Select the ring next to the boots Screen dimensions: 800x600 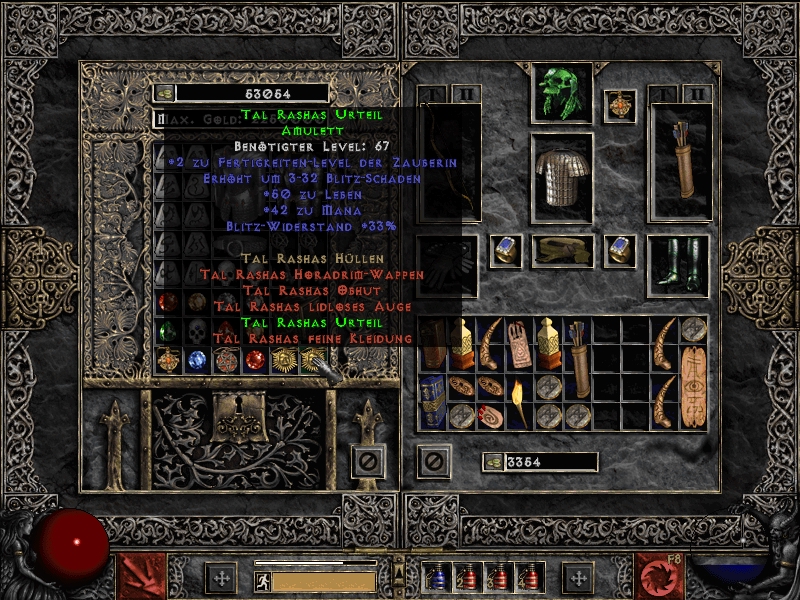(x=619, y=250)
